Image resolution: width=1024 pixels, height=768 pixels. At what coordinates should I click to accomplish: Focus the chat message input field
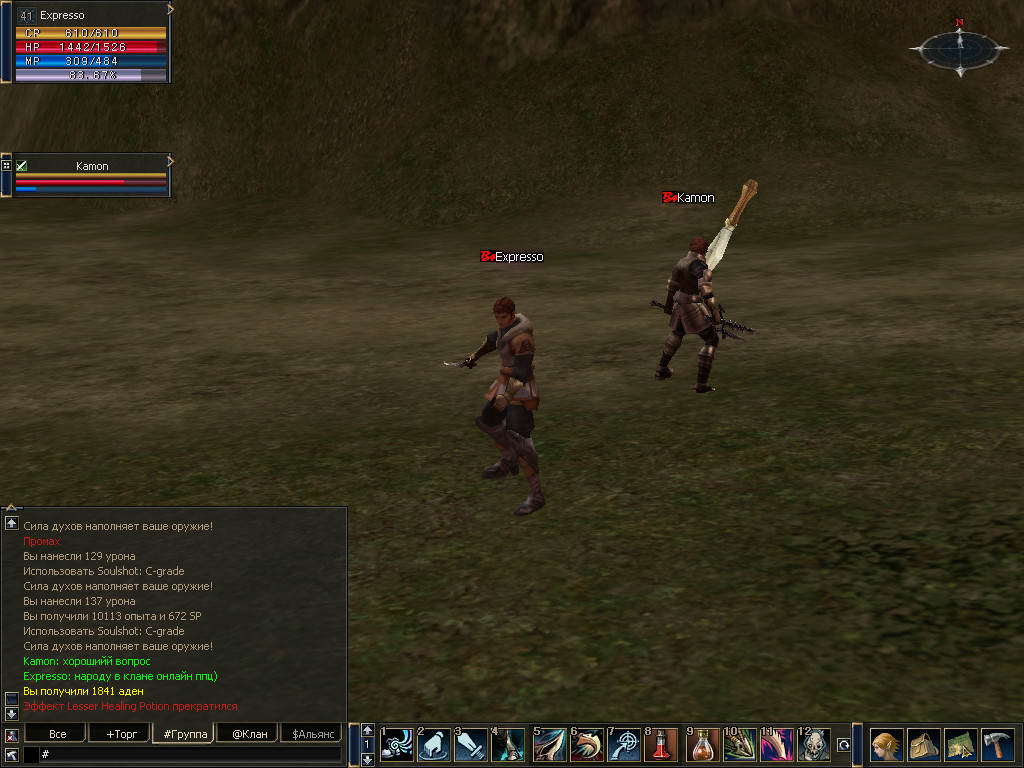190,754
